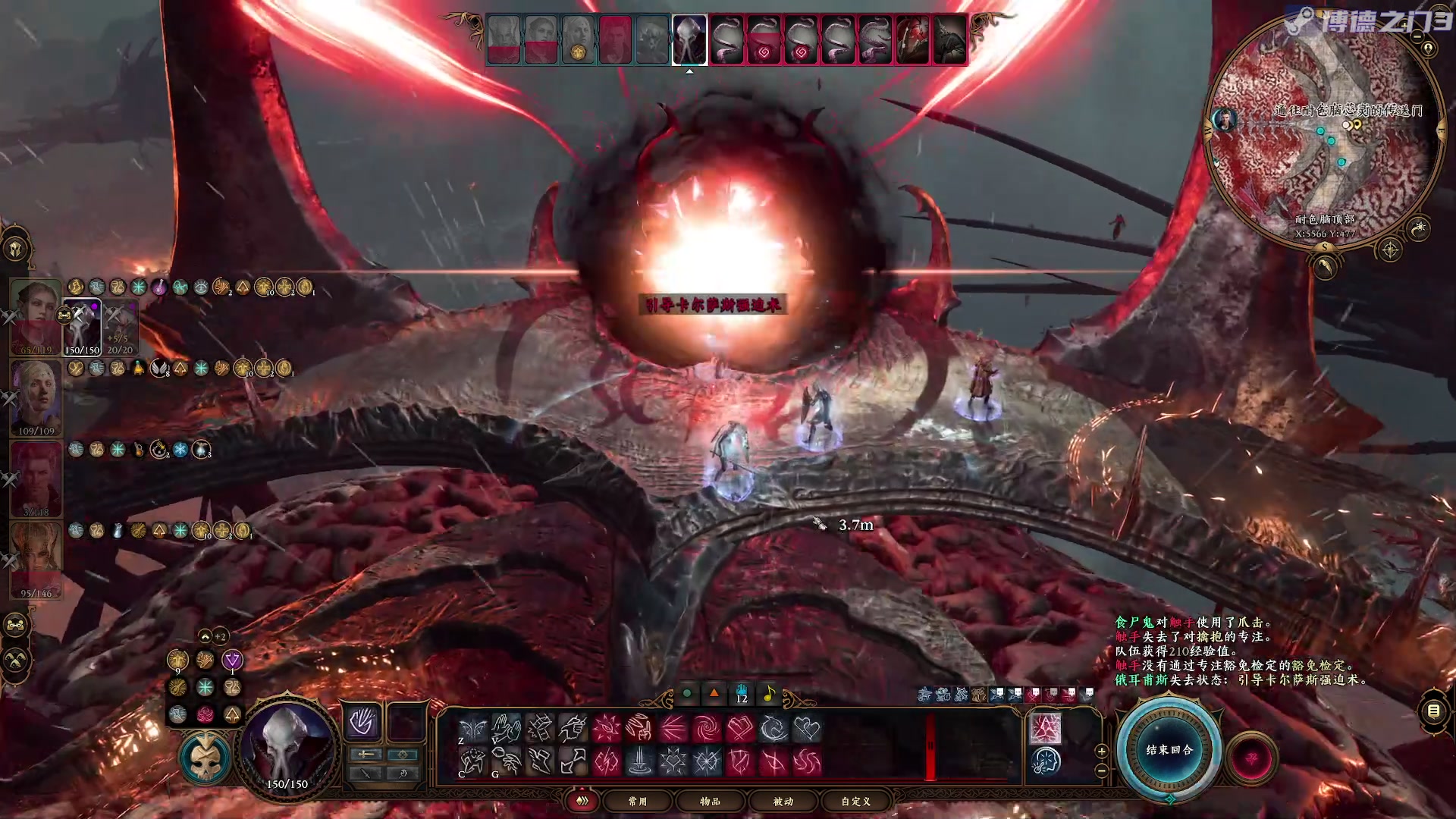The width and height of the screenshot is (1456, 819).
Task: Use the red broken heart ability
Action: [740, 729]
